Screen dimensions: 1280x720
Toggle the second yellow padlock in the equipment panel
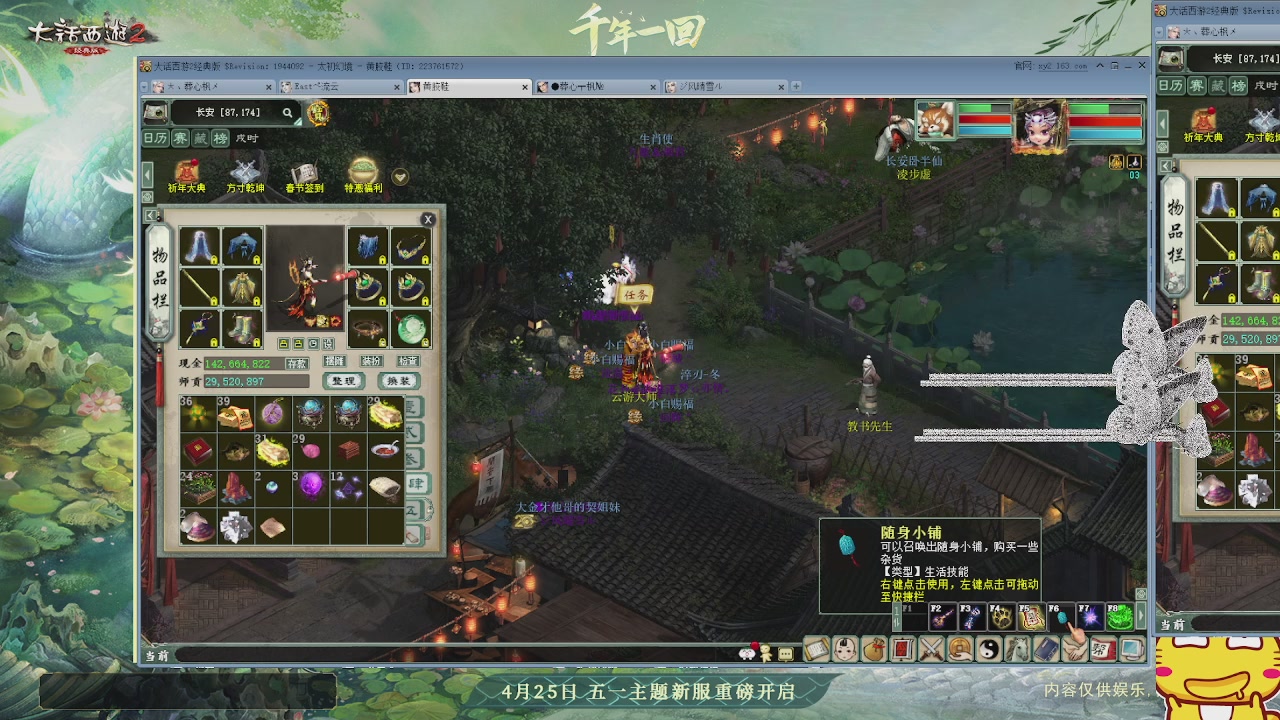(258, 260)
